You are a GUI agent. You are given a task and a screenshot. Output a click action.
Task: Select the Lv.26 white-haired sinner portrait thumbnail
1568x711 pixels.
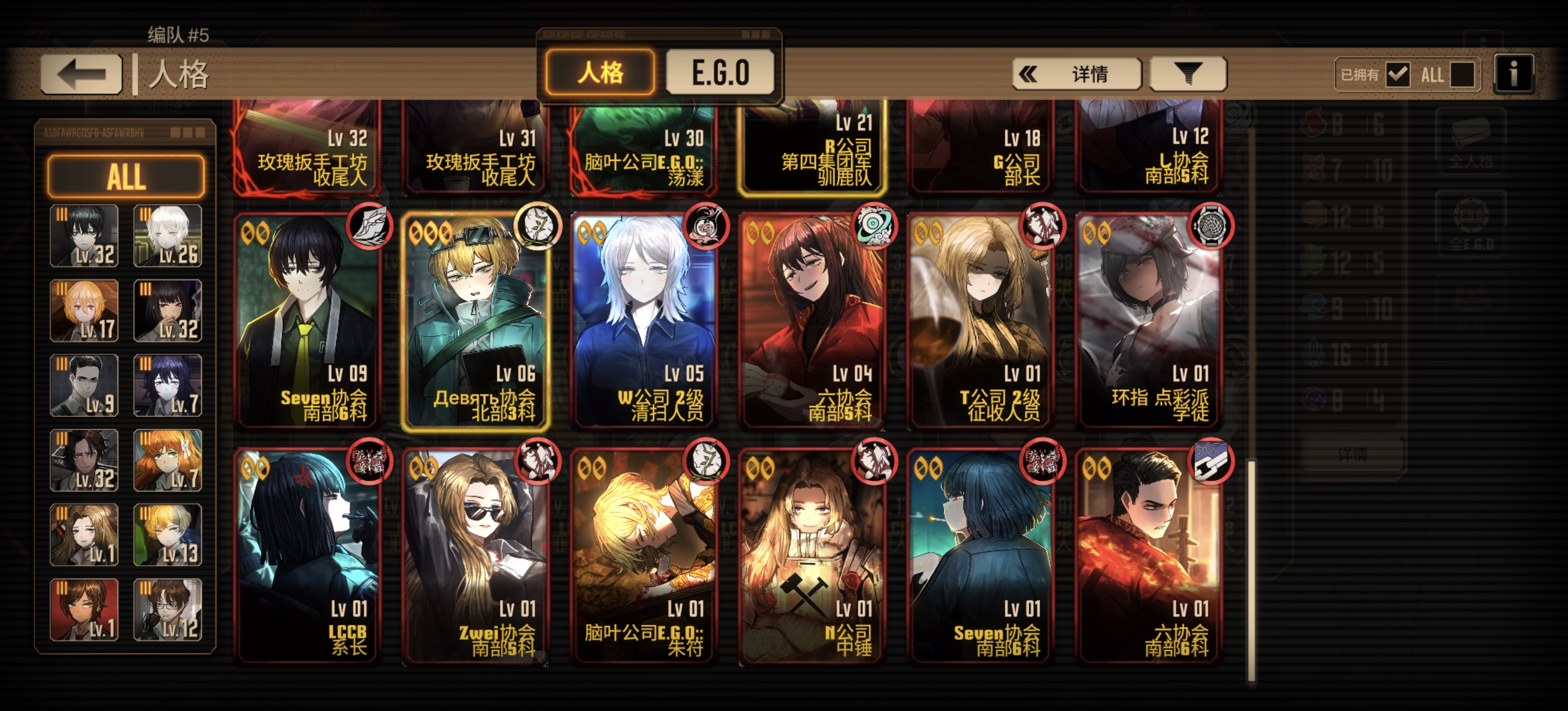168,236
